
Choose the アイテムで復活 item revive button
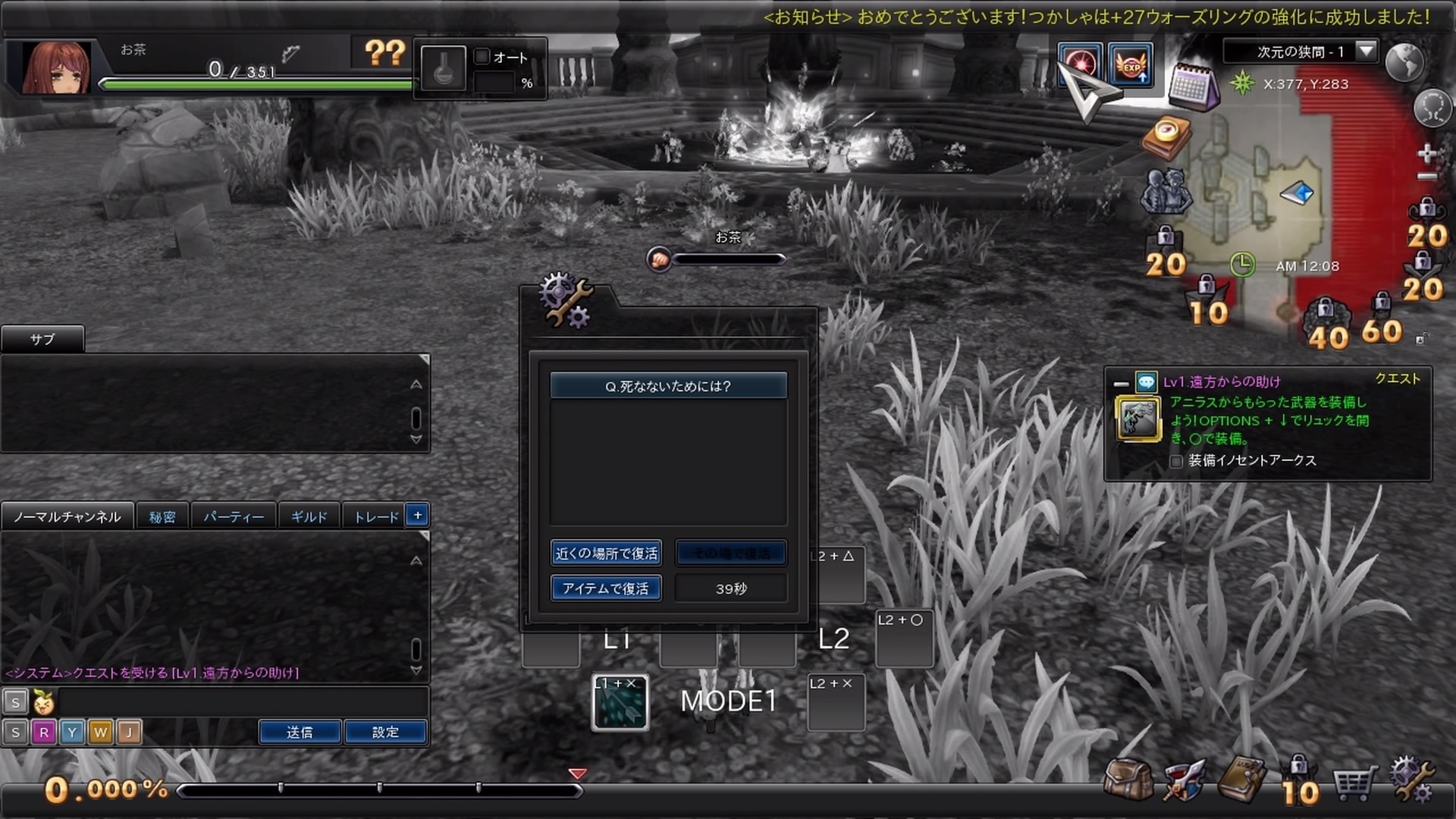[x=606, y=588]
